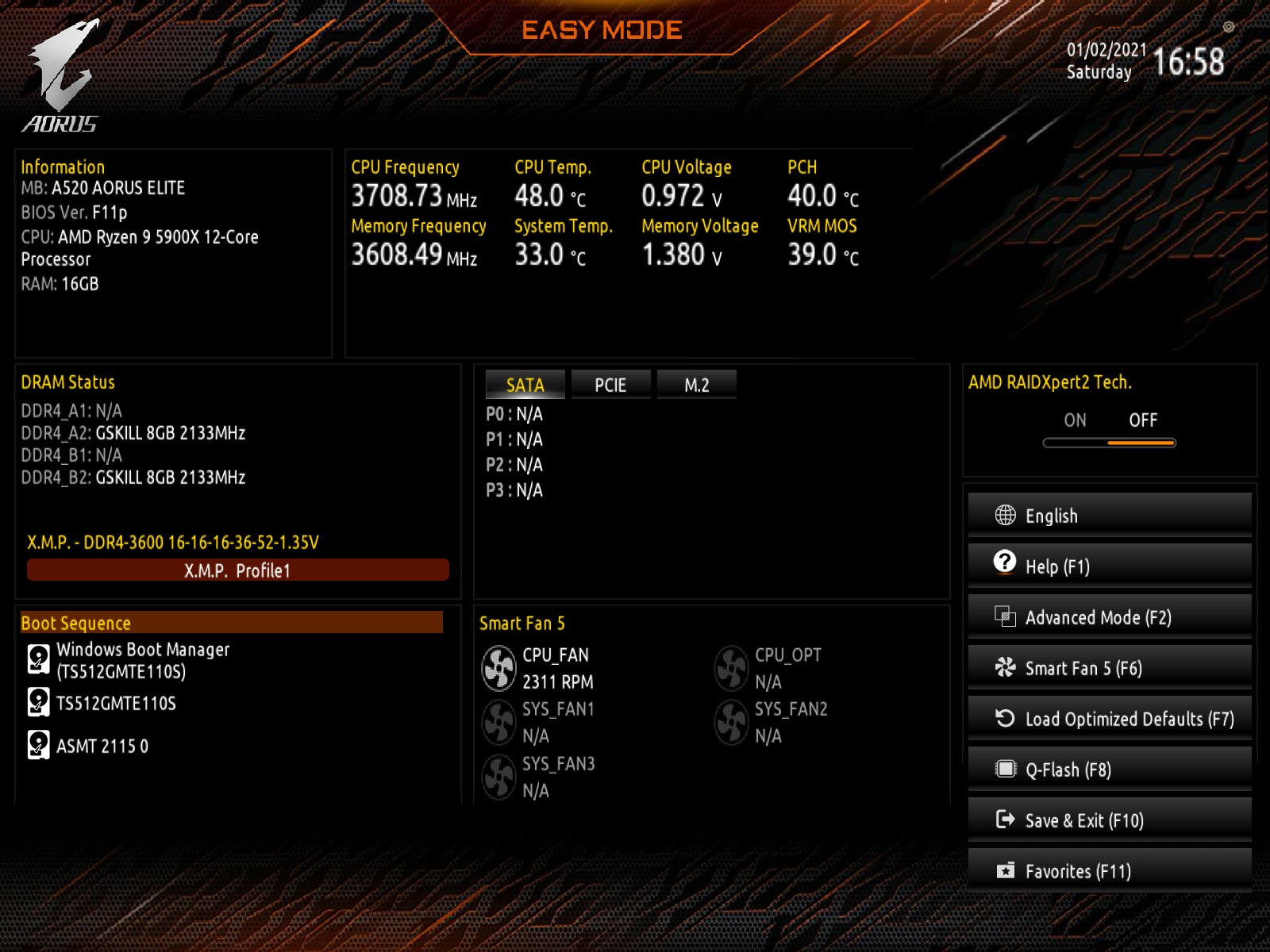Open Help (F1)
Screen dimensions: 1270x952
coord(1109,566)
